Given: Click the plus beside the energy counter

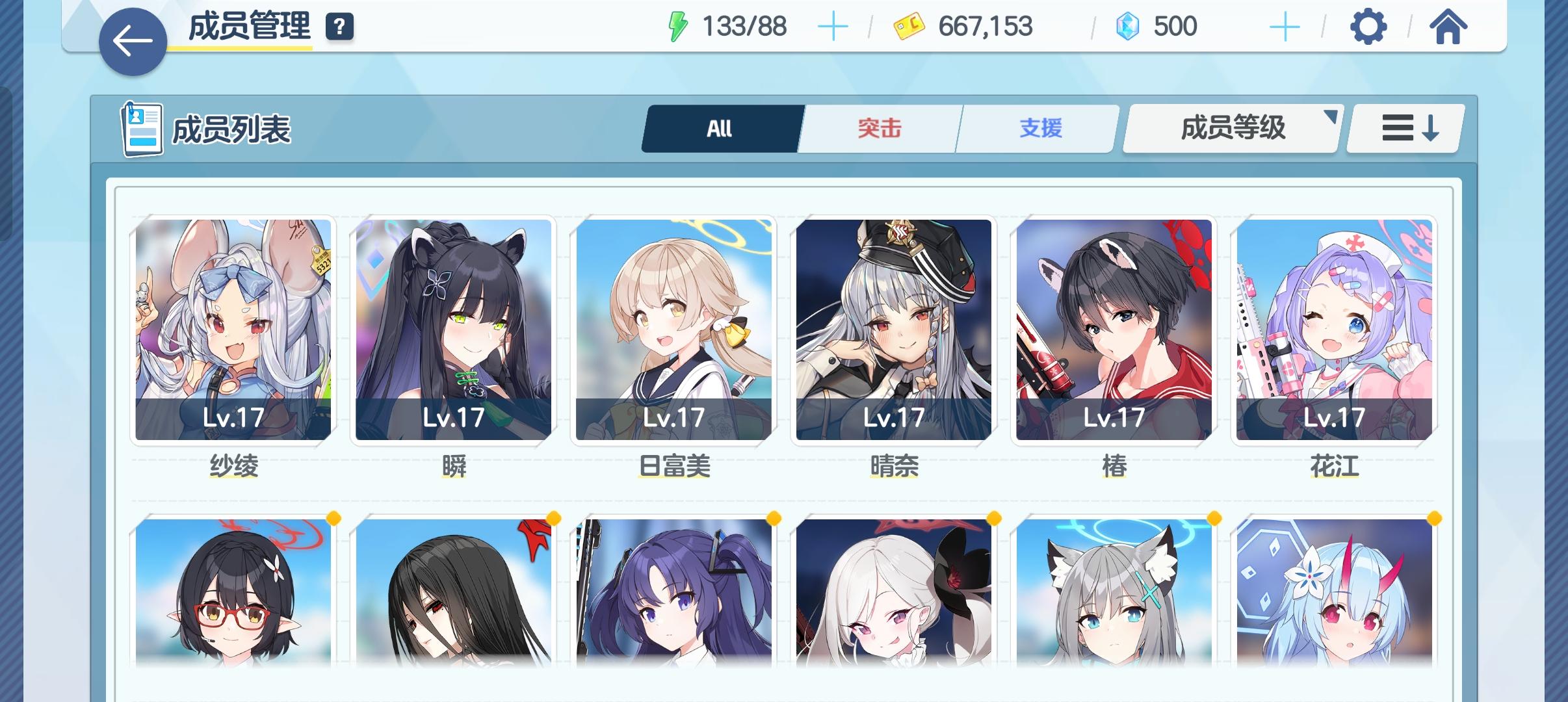Looking at the screenshot, I should pos(835,27).
